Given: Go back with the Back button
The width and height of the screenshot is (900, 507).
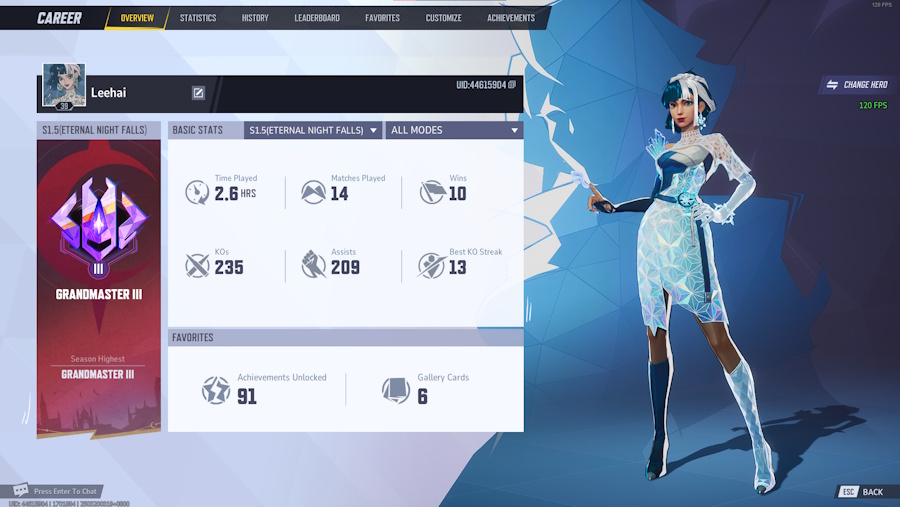Looking at the screenshot, I should point(862,492).
